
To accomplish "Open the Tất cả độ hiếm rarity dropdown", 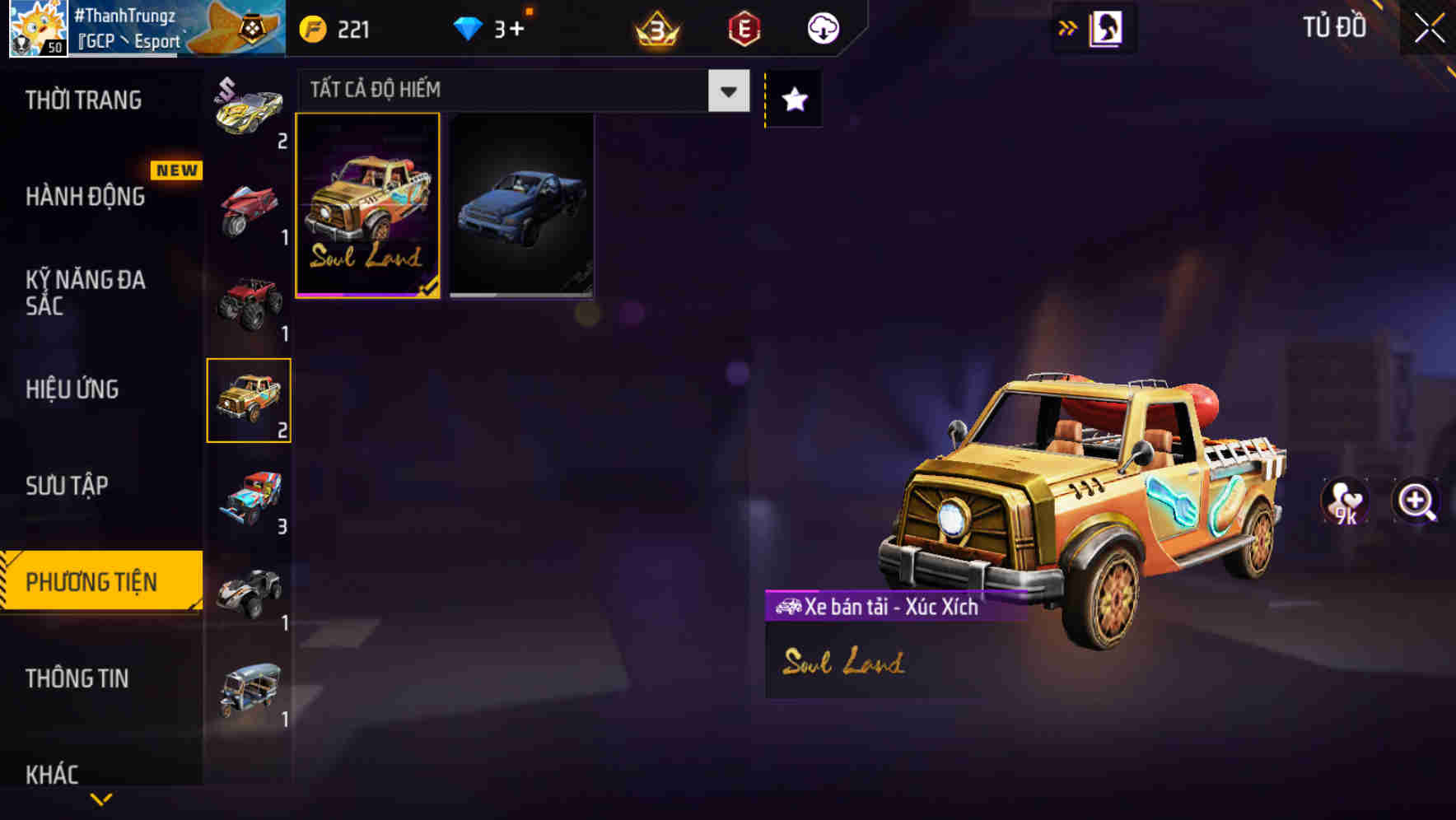I will pyautogui.click(x=519, y=91).
